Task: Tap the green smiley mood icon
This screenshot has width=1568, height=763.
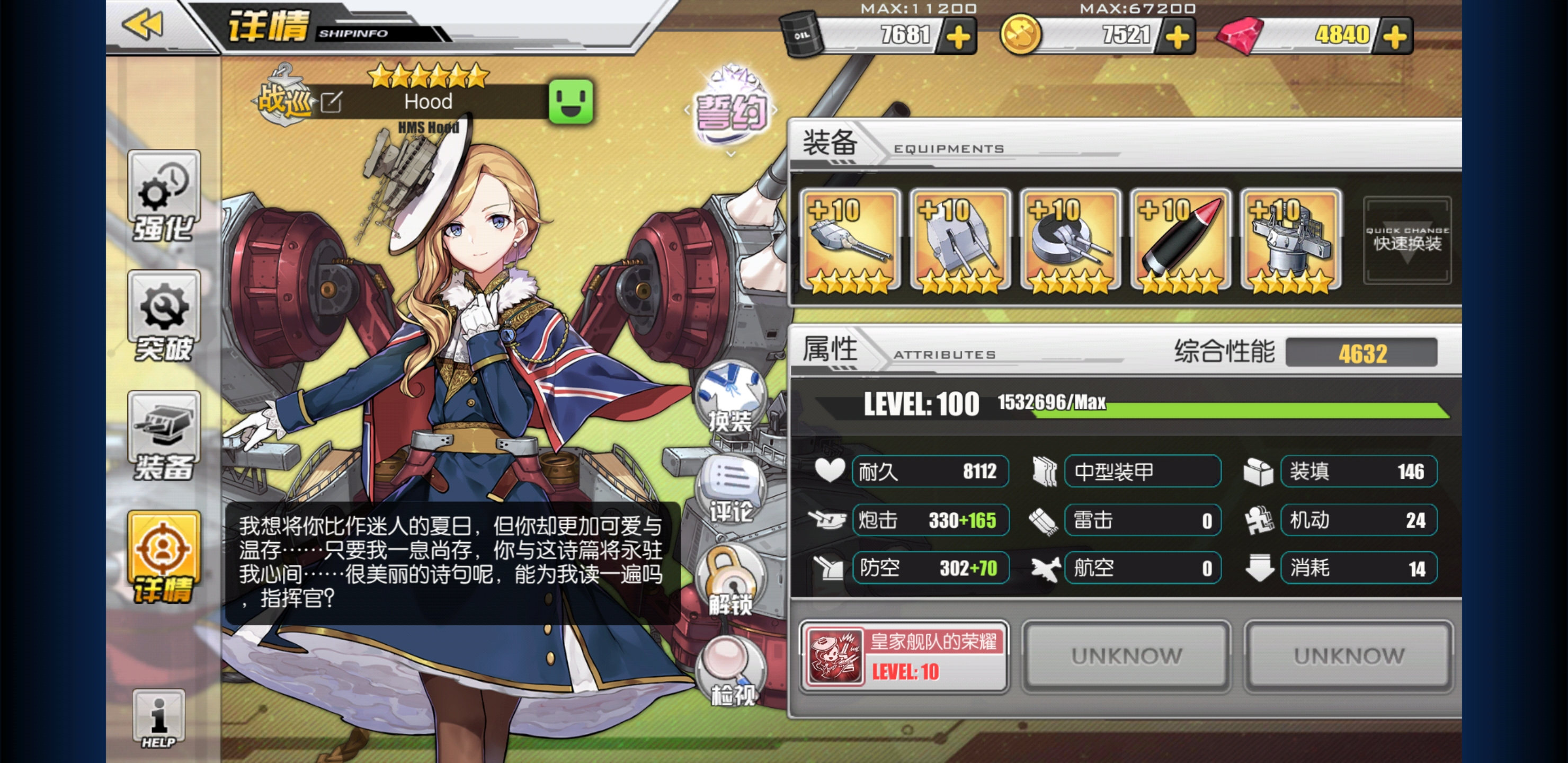Action: click(571, 102)
